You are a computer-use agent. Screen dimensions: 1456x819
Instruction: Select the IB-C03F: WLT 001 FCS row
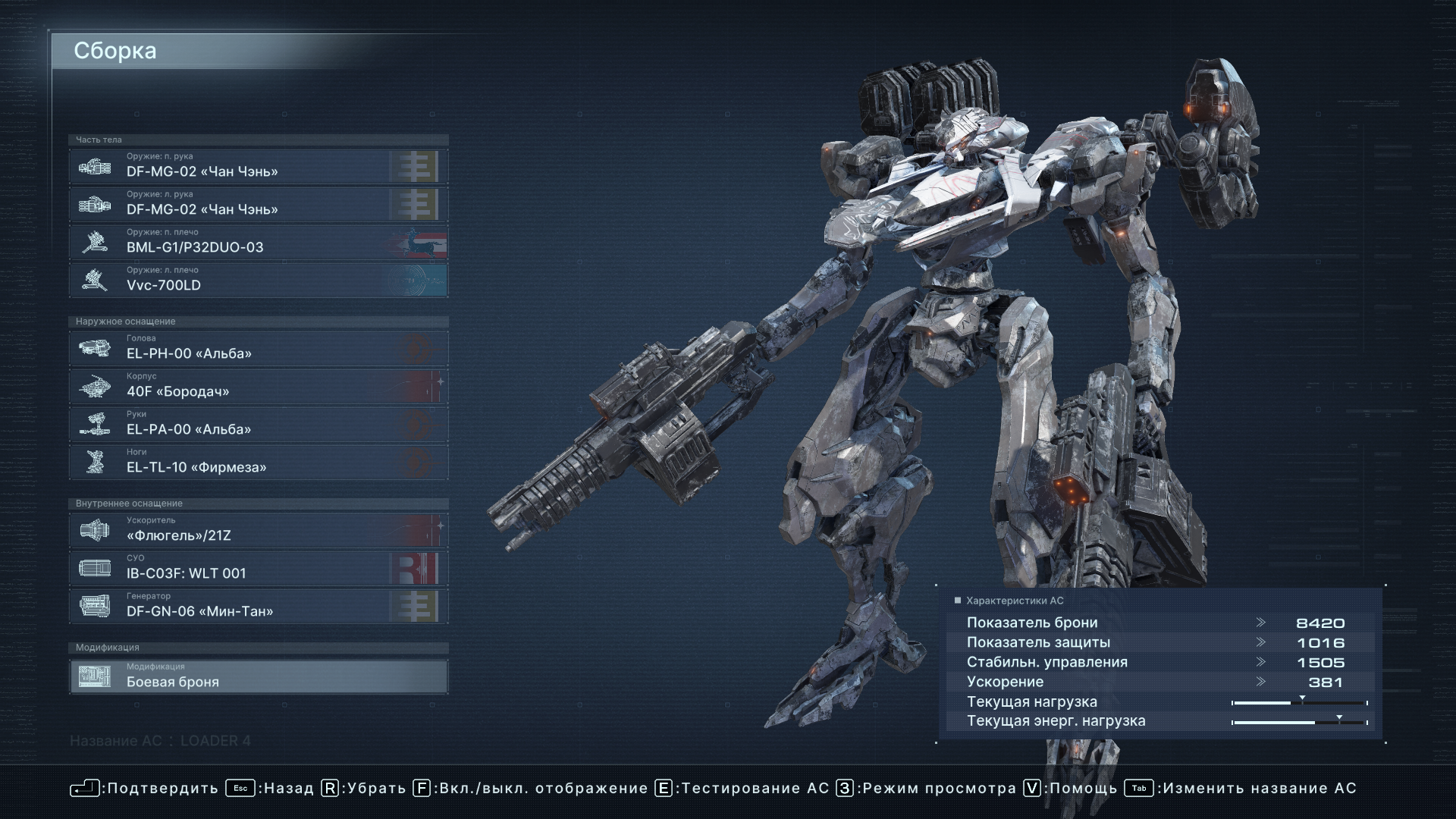pyautogui.click(x=258, y=568)
